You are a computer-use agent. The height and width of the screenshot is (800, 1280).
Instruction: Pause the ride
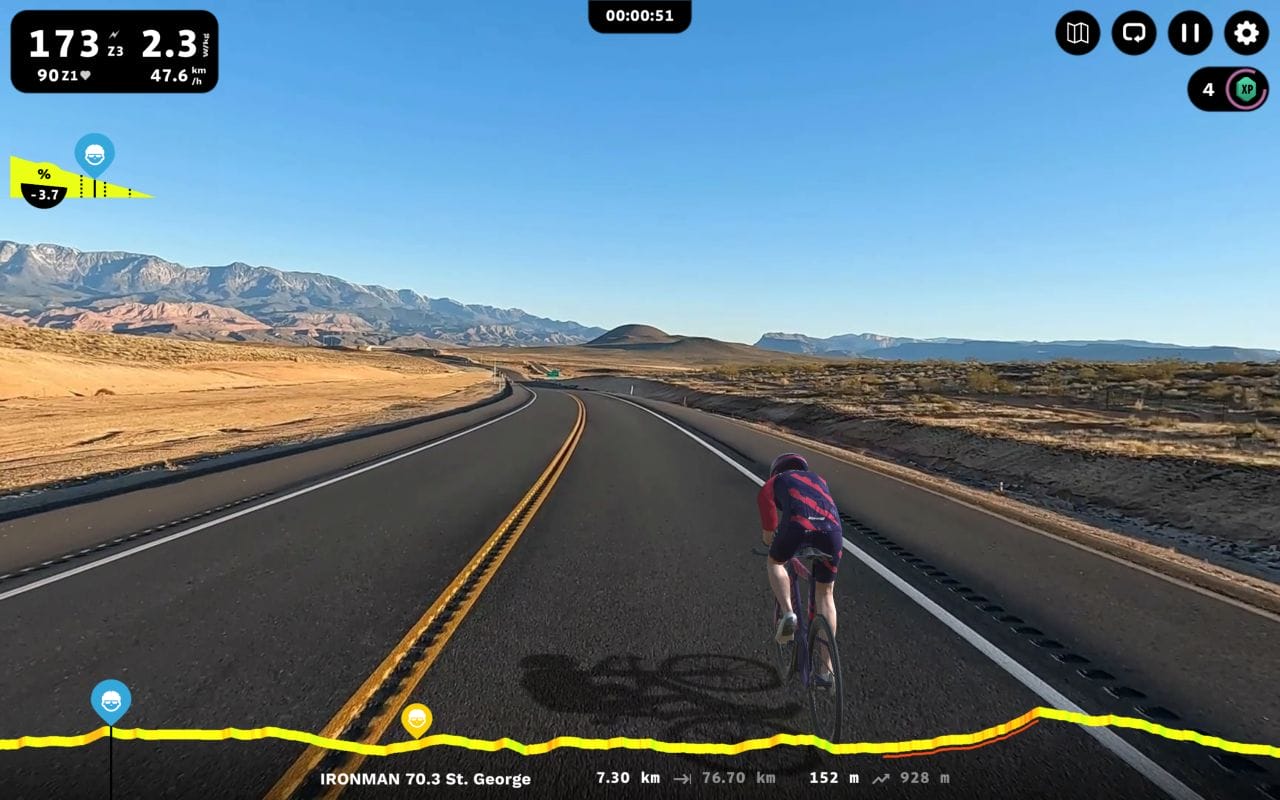click(x=1190, y=33)
